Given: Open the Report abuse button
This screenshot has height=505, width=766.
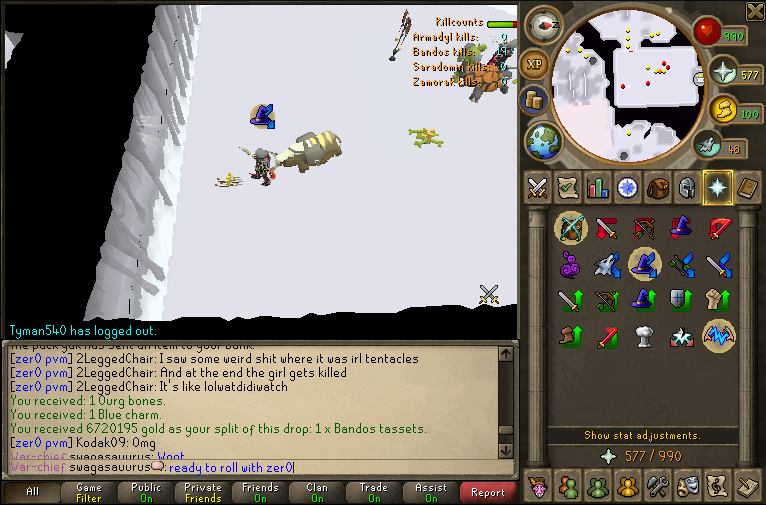Looking at the screenshot, I should (x=487, y=492).
